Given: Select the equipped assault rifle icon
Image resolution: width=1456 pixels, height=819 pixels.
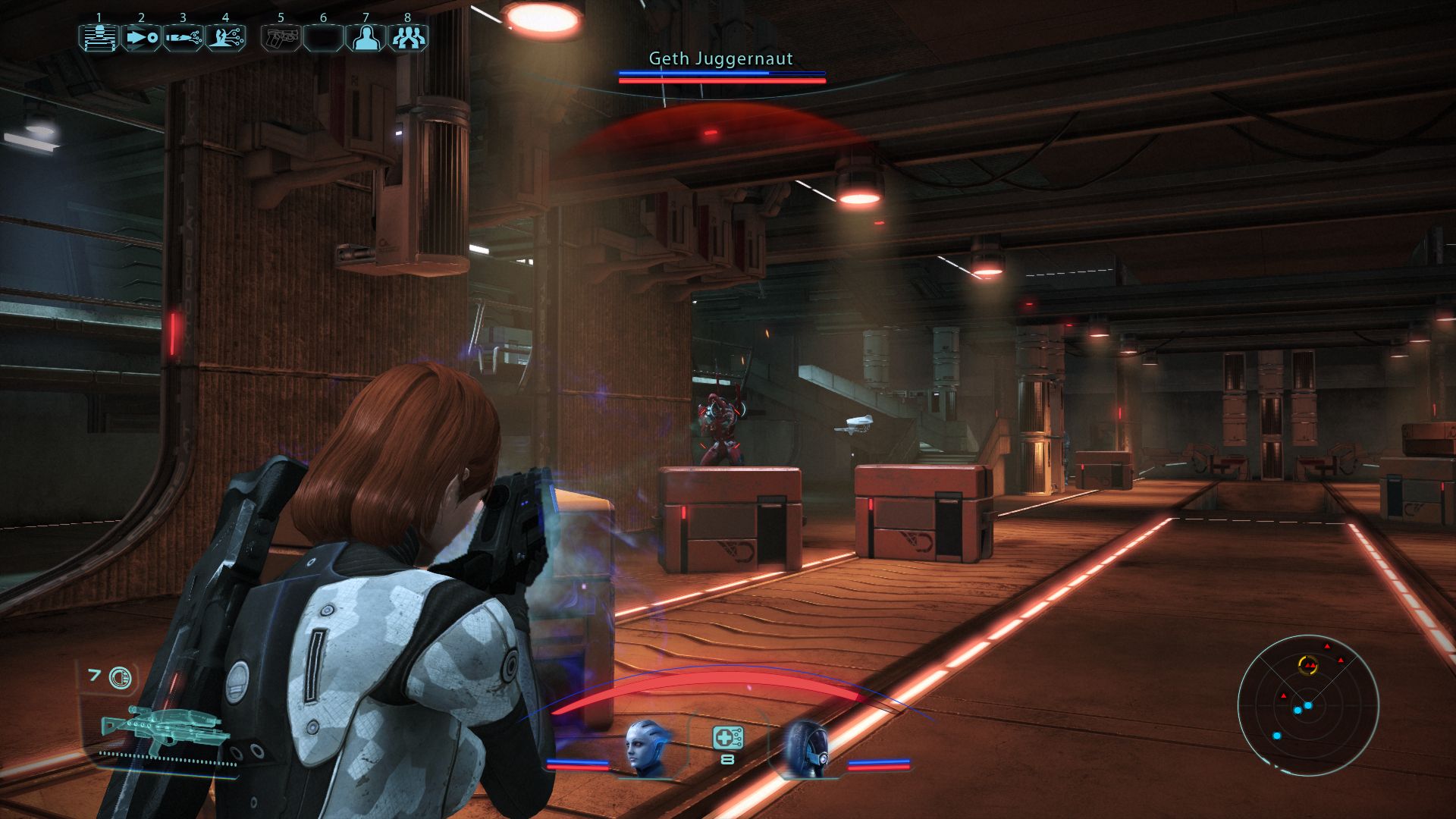Looking at the screenshot, I should [162, 730].
